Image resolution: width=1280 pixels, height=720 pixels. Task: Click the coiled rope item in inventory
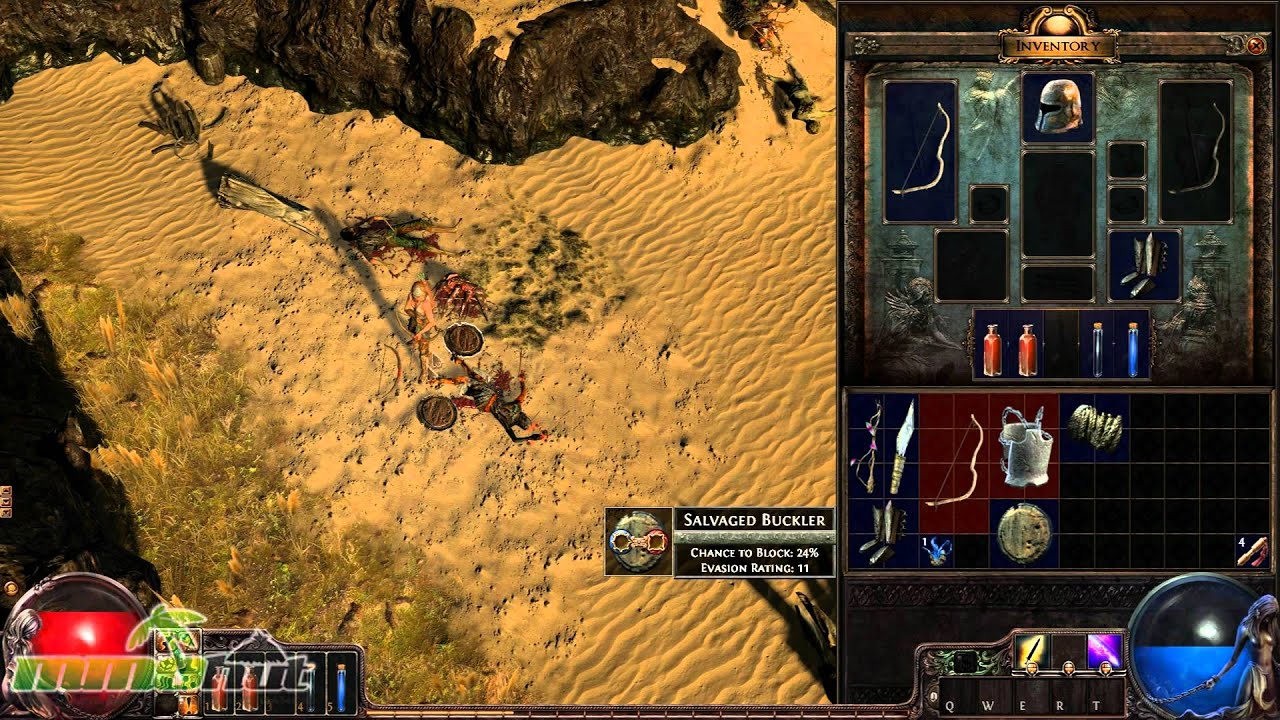pos(1096,426)
